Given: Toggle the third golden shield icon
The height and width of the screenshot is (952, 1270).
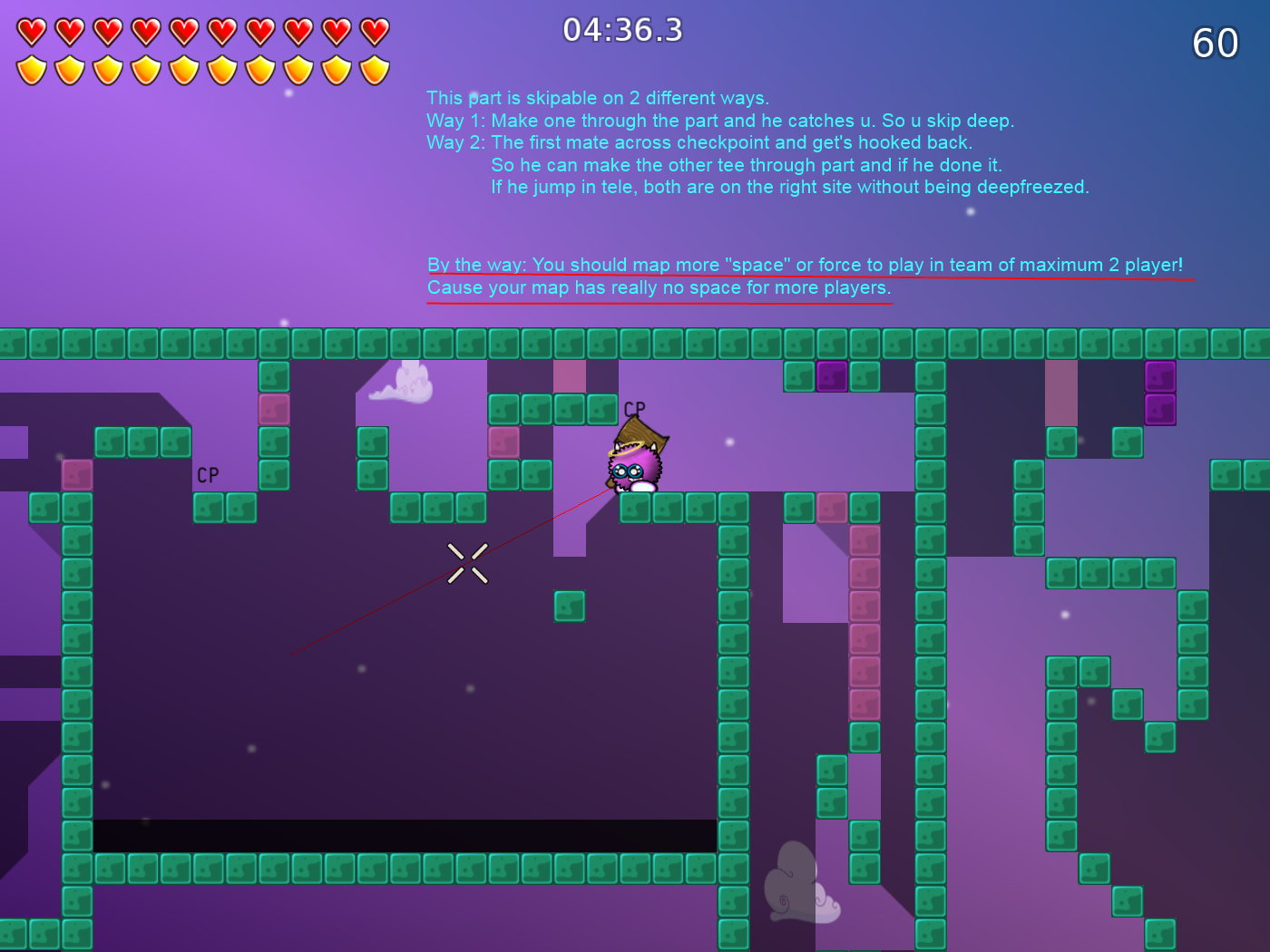Looking at the screenshot, I should [x=106, y=67].
